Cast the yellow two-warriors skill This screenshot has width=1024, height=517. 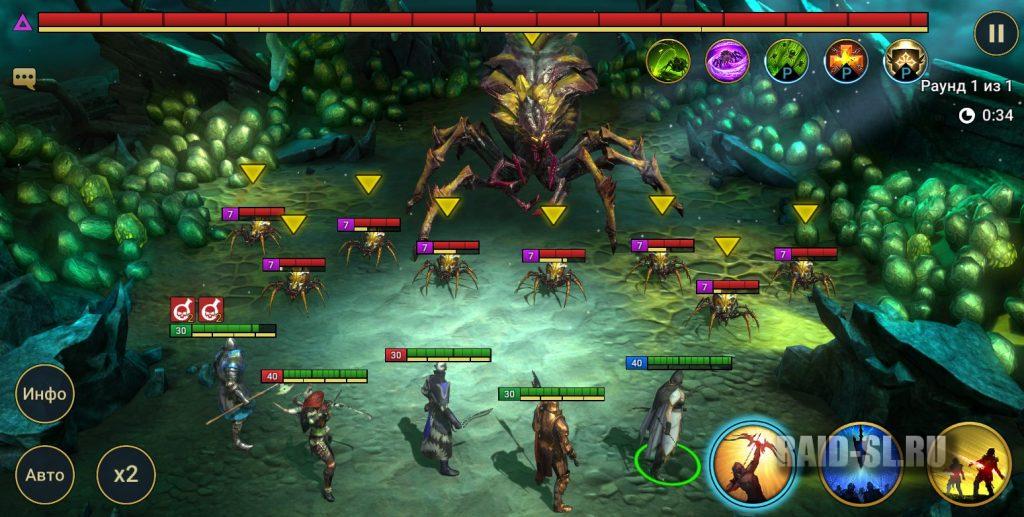968,464
